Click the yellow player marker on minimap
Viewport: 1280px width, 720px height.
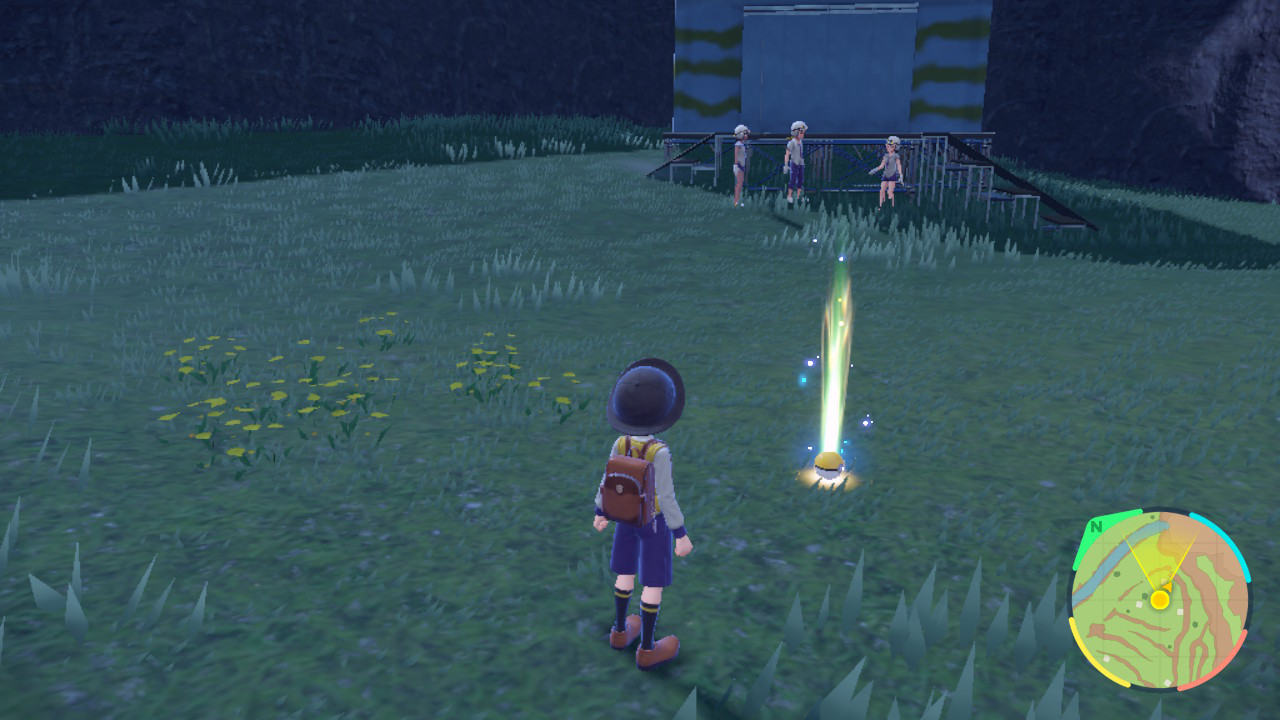pyautogui.click(x=1159, y=600)
